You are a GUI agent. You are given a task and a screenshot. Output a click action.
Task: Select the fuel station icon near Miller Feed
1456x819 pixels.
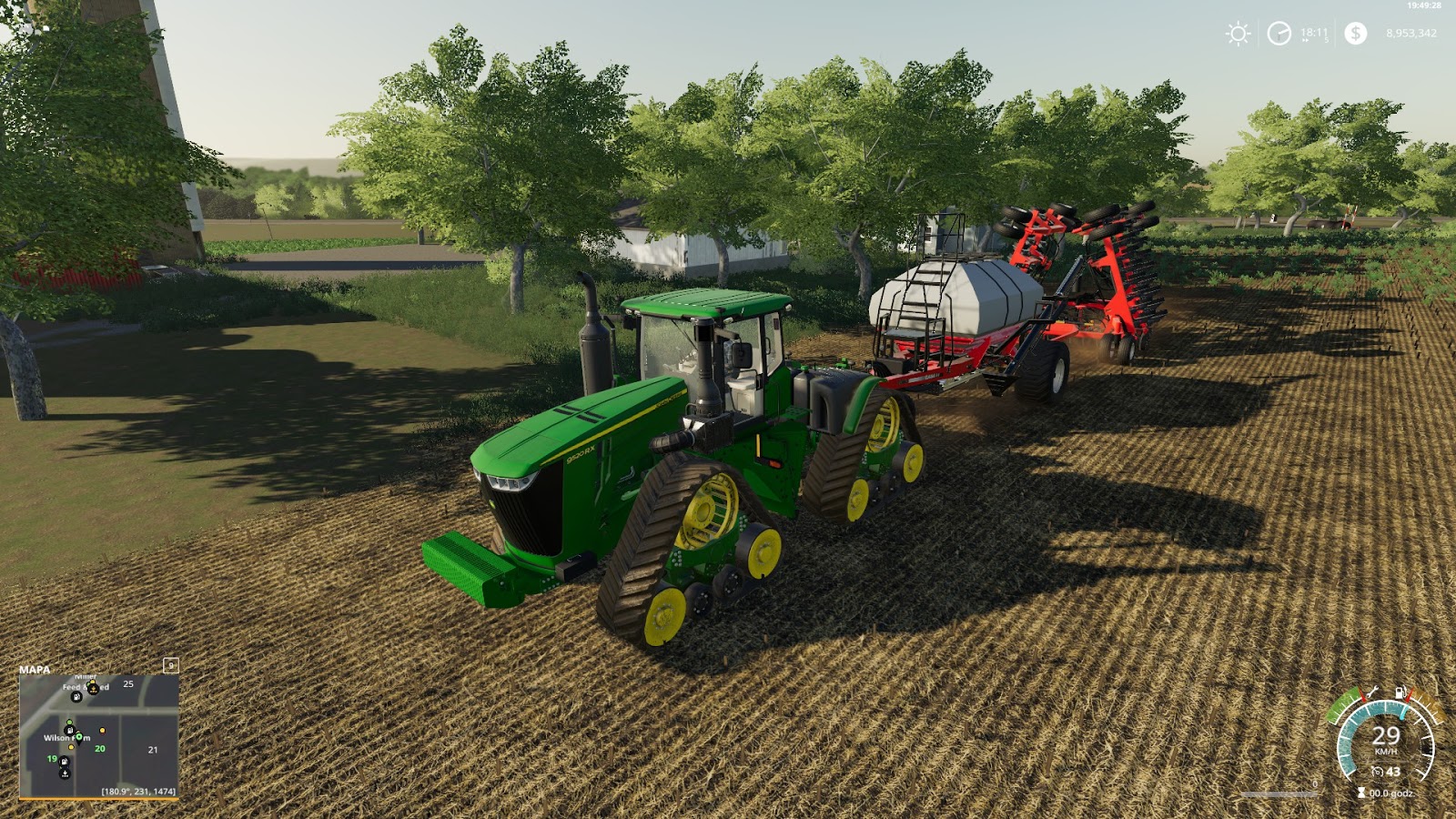[76, 696]
